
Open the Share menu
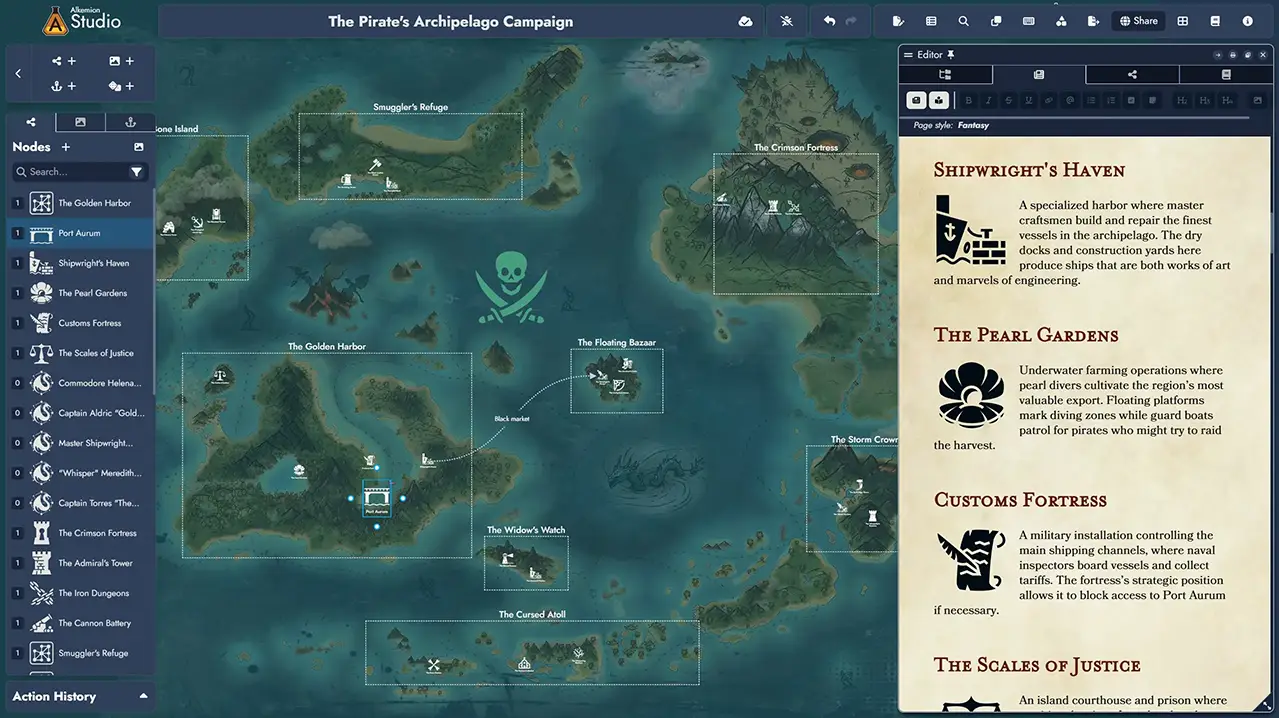pyautogui.click(x=1138, y=21)
